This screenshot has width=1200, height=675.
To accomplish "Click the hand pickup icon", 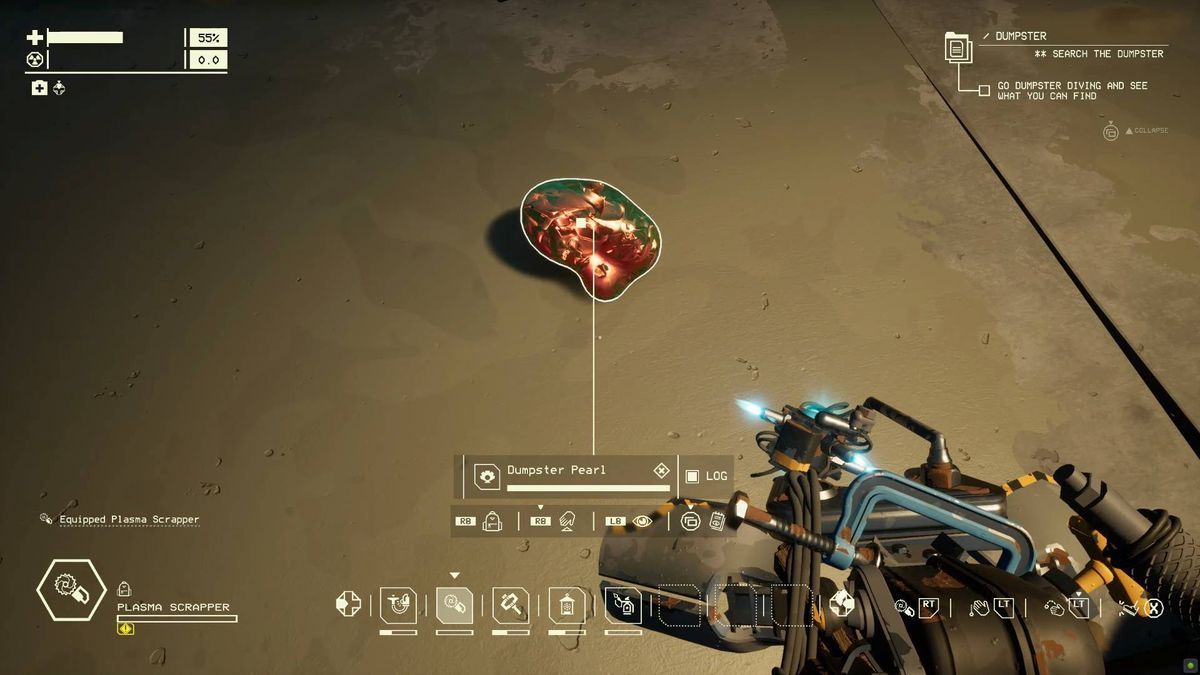I will pos(567,521).
